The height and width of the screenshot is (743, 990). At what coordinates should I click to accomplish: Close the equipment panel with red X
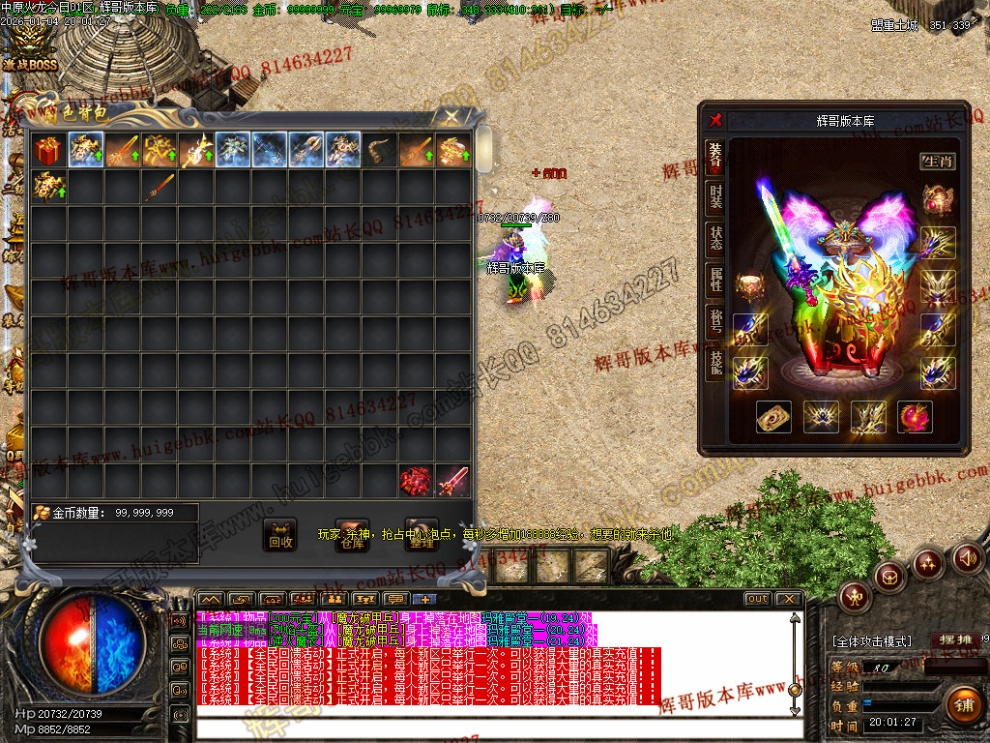[x=715, y=120]
